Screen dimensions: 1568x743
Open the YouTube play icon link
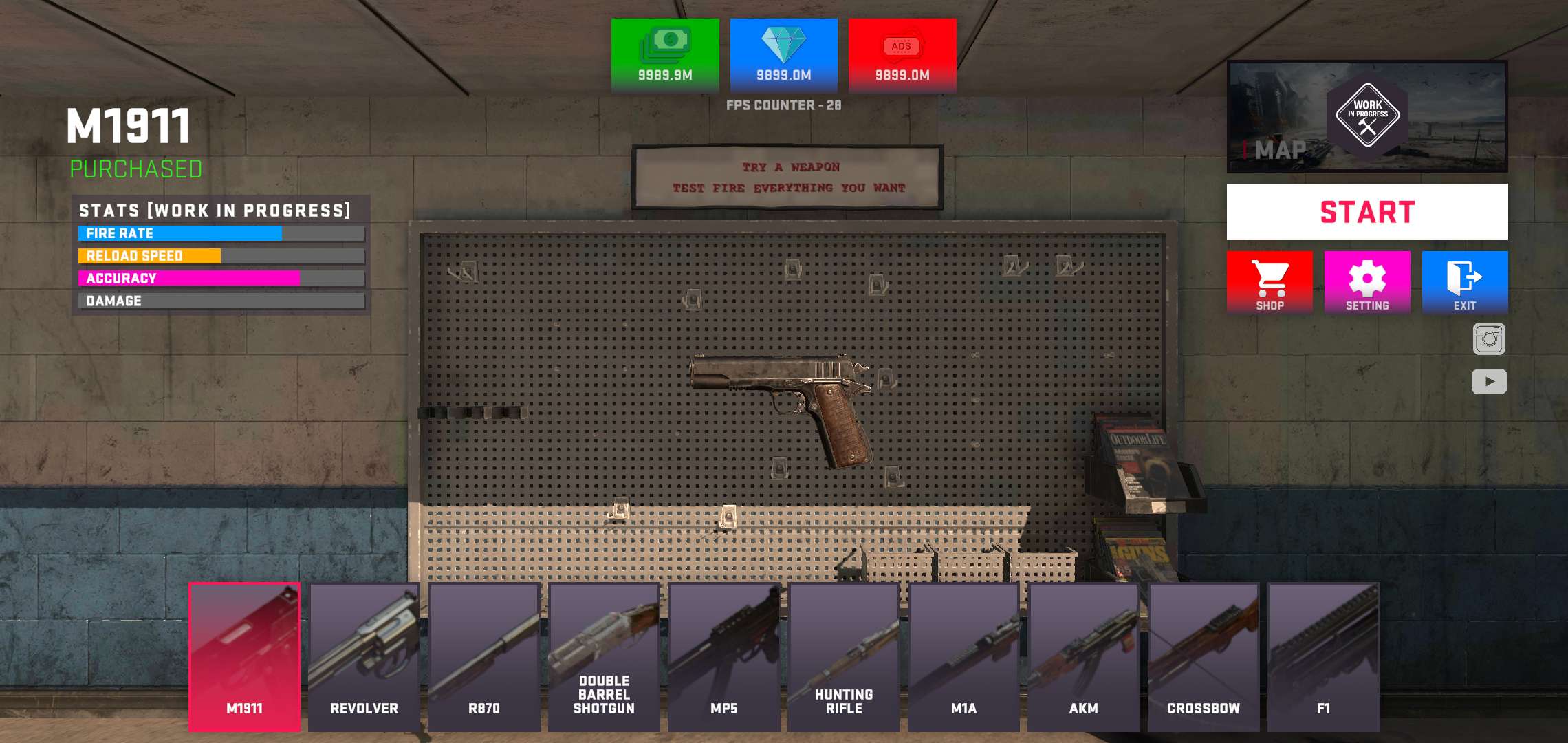[x=1489, y=381]
